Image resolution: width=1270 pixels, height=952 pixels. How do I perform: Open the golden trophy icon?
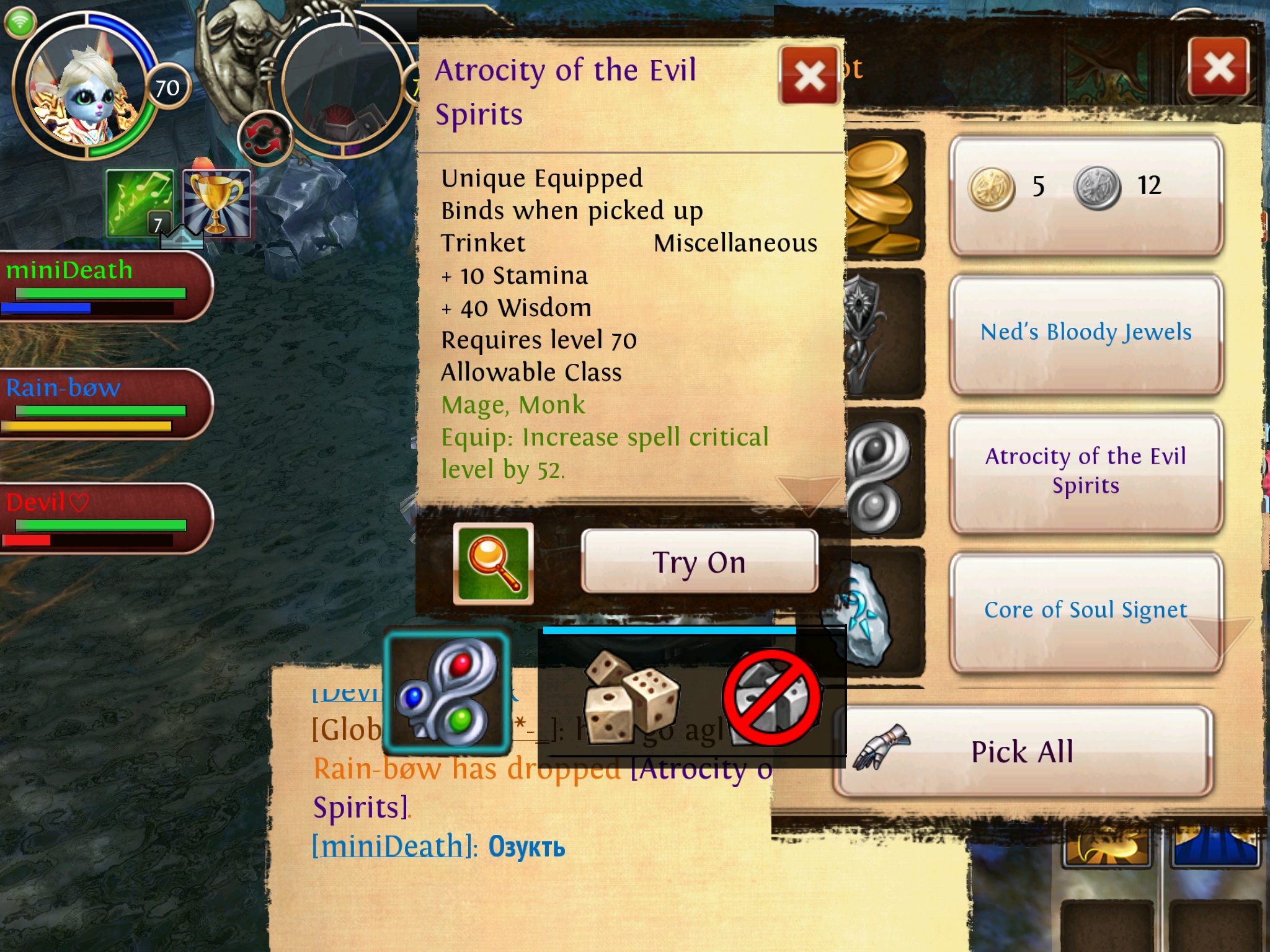(216, 203)
